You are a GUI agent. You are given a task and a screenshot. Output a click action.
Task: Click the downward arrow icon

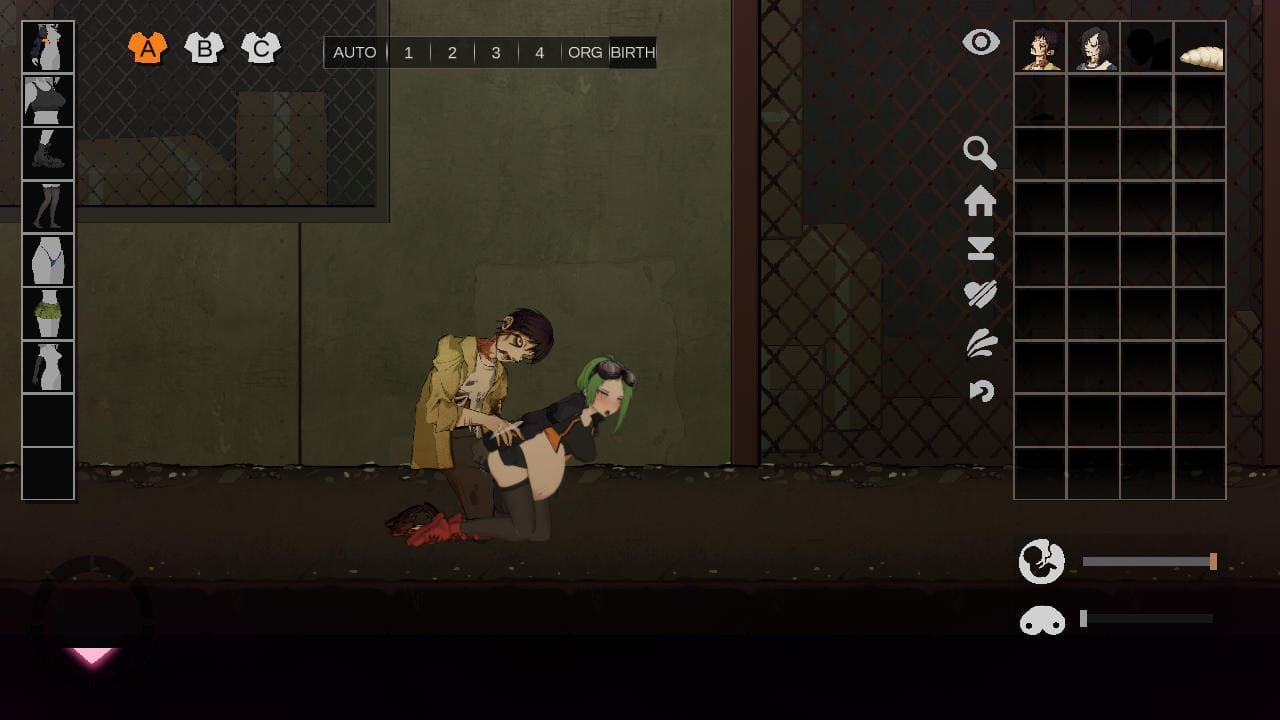point(980,249)
